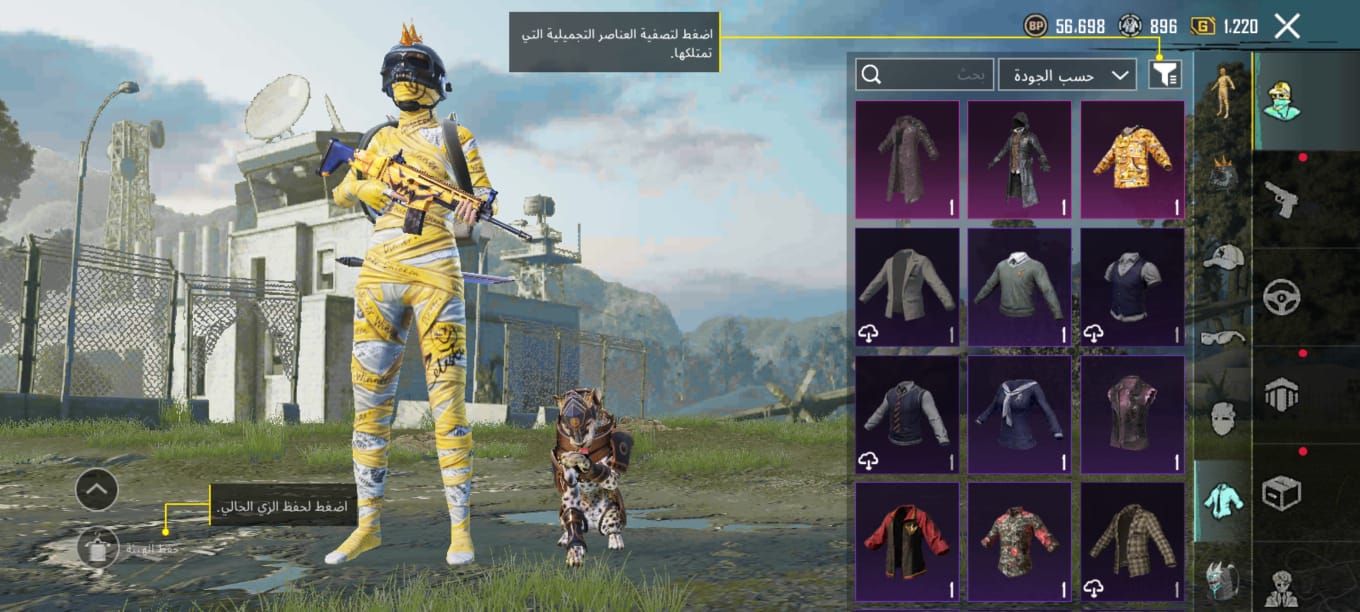Click the item search field
The width and height of the screenshot is (1360, 612).
click(925, 74)
